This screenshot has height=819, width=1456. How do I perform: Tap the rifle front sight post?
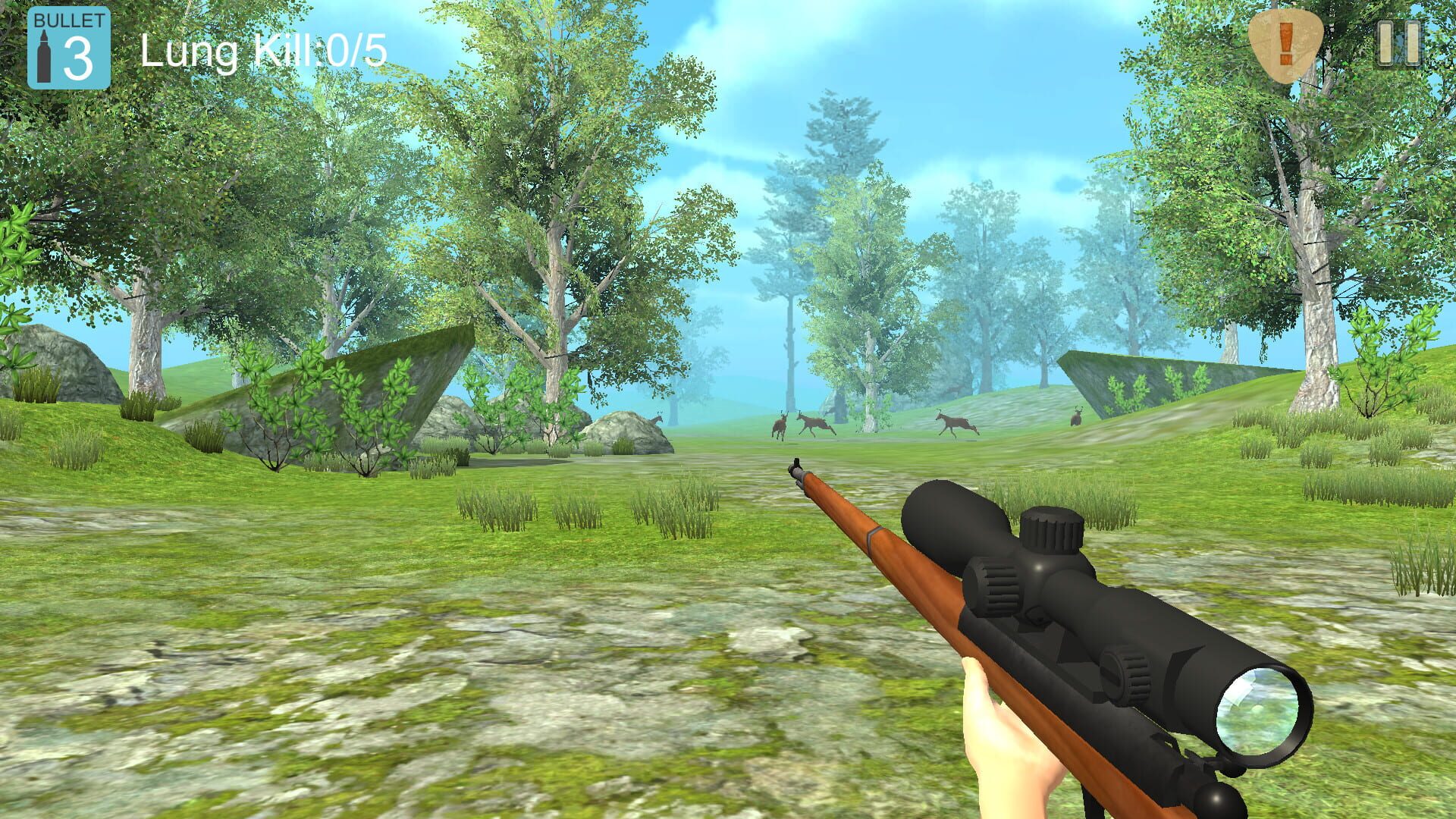pos(796,463)
